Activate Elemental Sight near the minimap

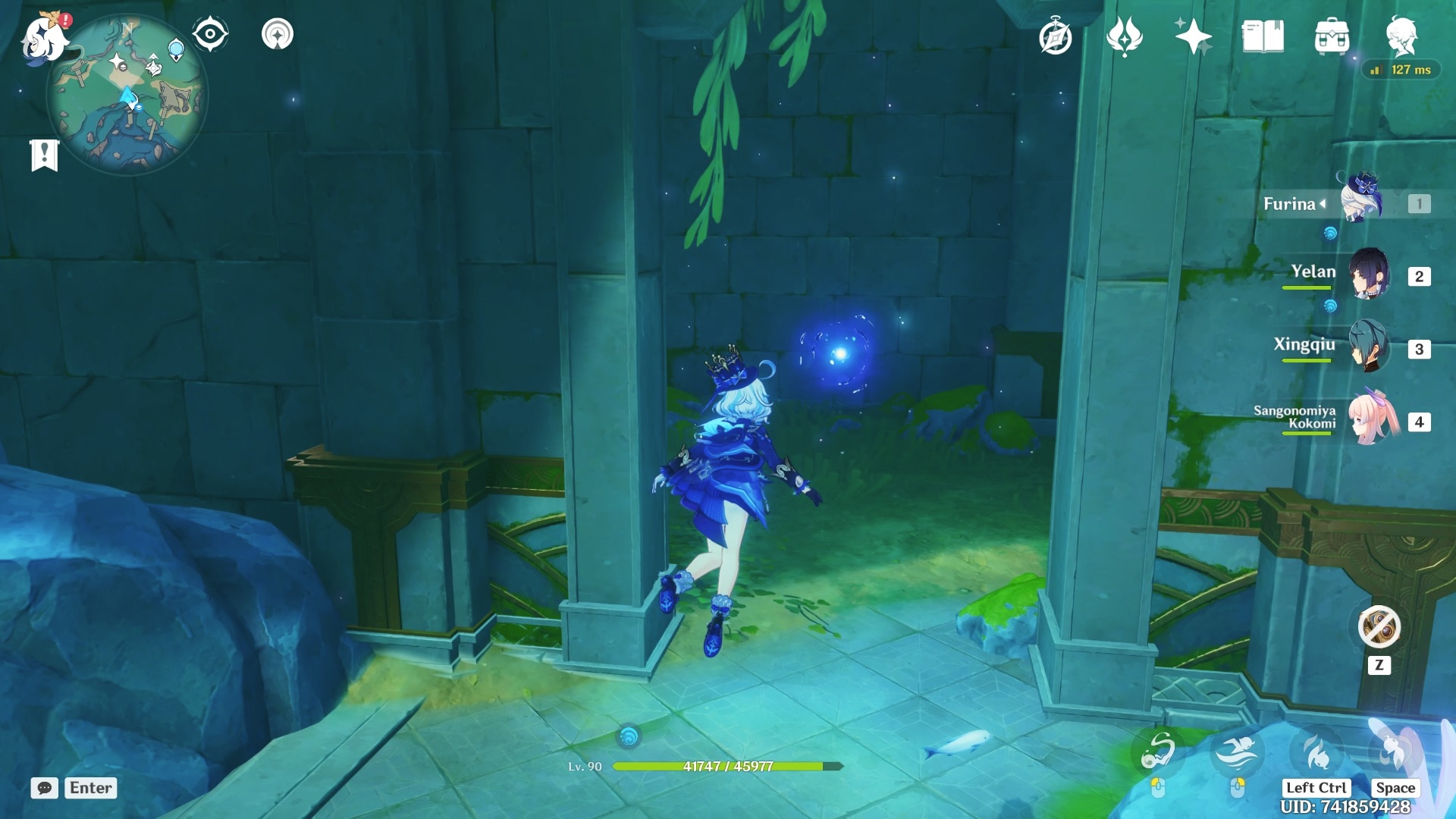[x=210, y=33]
